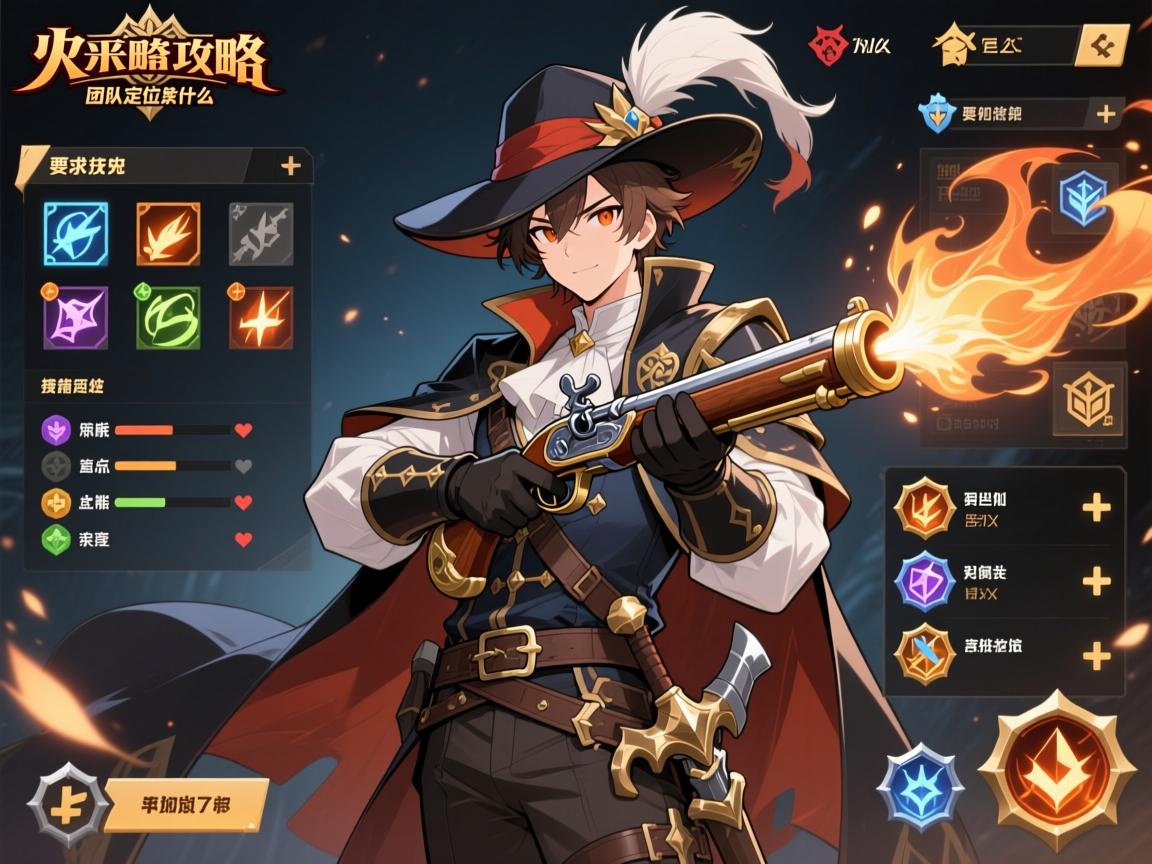The height and width of the screenshot is (864, 1152).
Task: Open the blue shield header plus button
Action: (x=1106, y=114)
